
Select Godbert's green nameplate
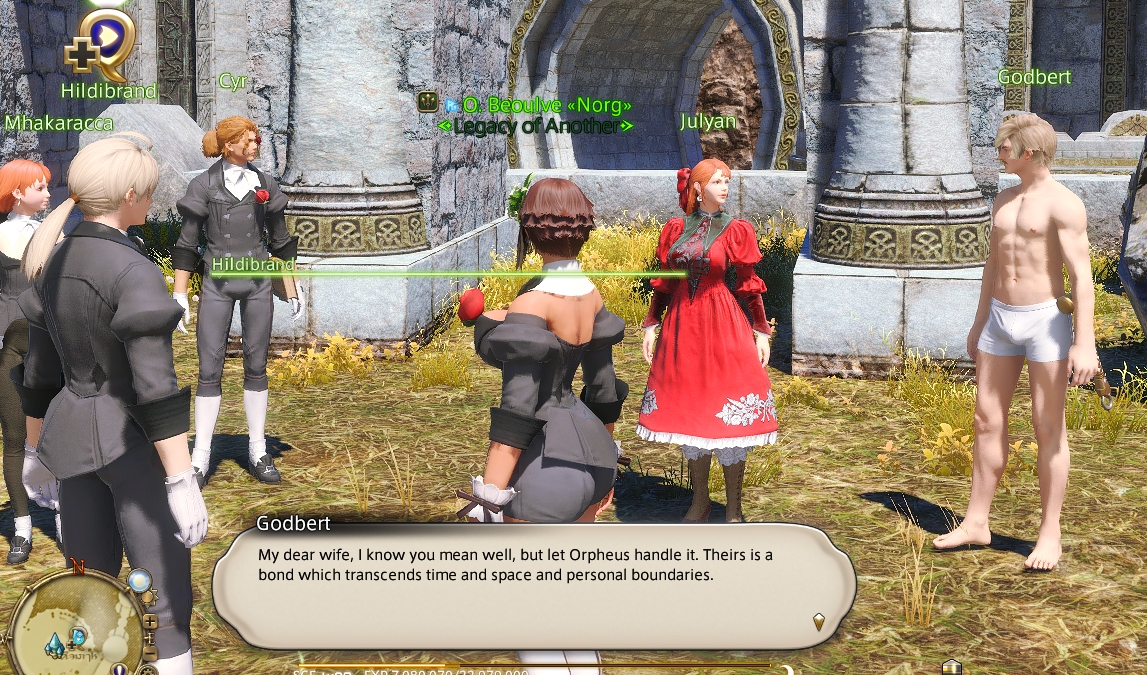click(1034, 77)
